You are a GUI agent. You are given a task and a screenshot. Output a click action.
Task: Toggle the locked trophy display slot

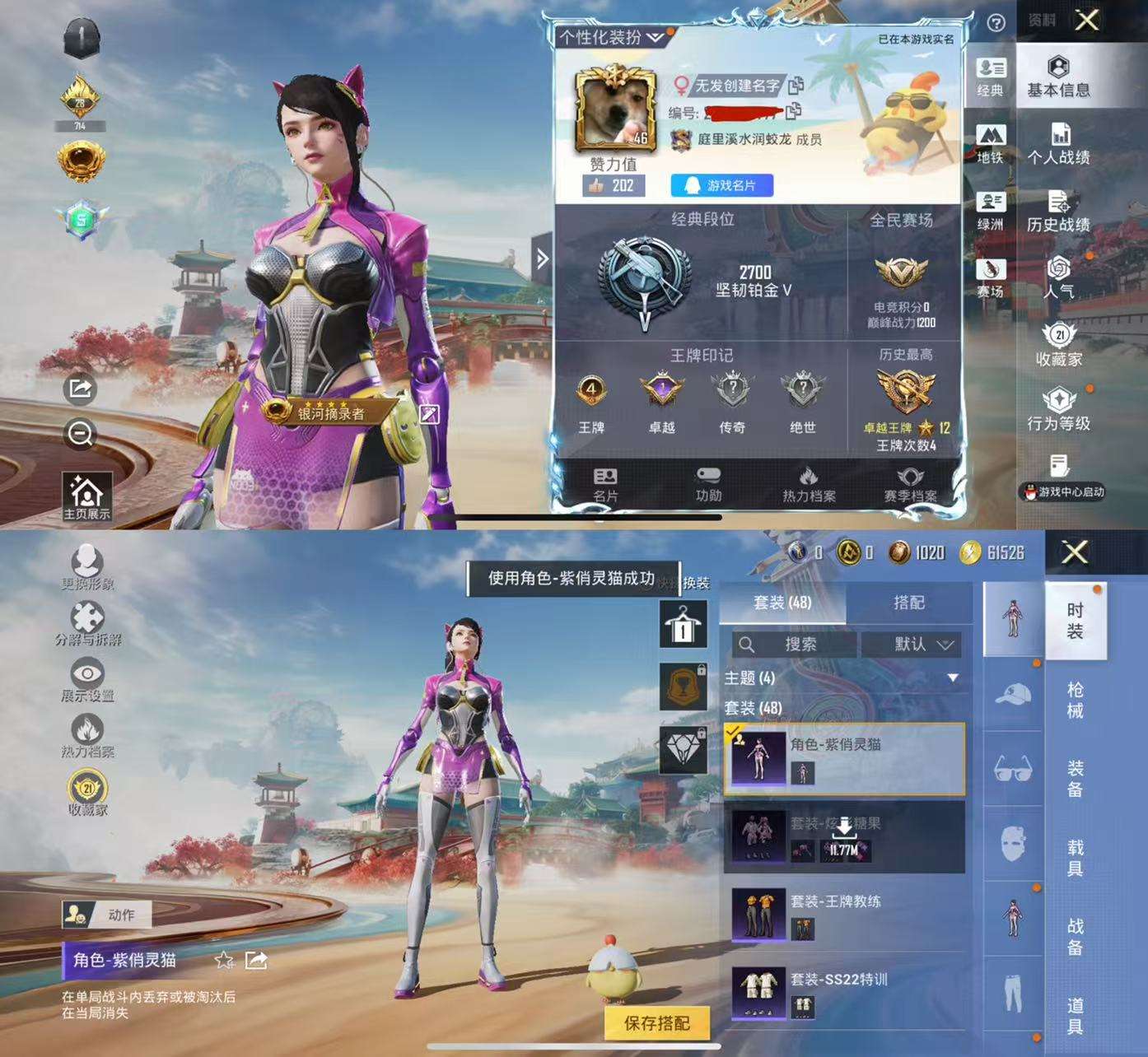[x=684, y=687]
